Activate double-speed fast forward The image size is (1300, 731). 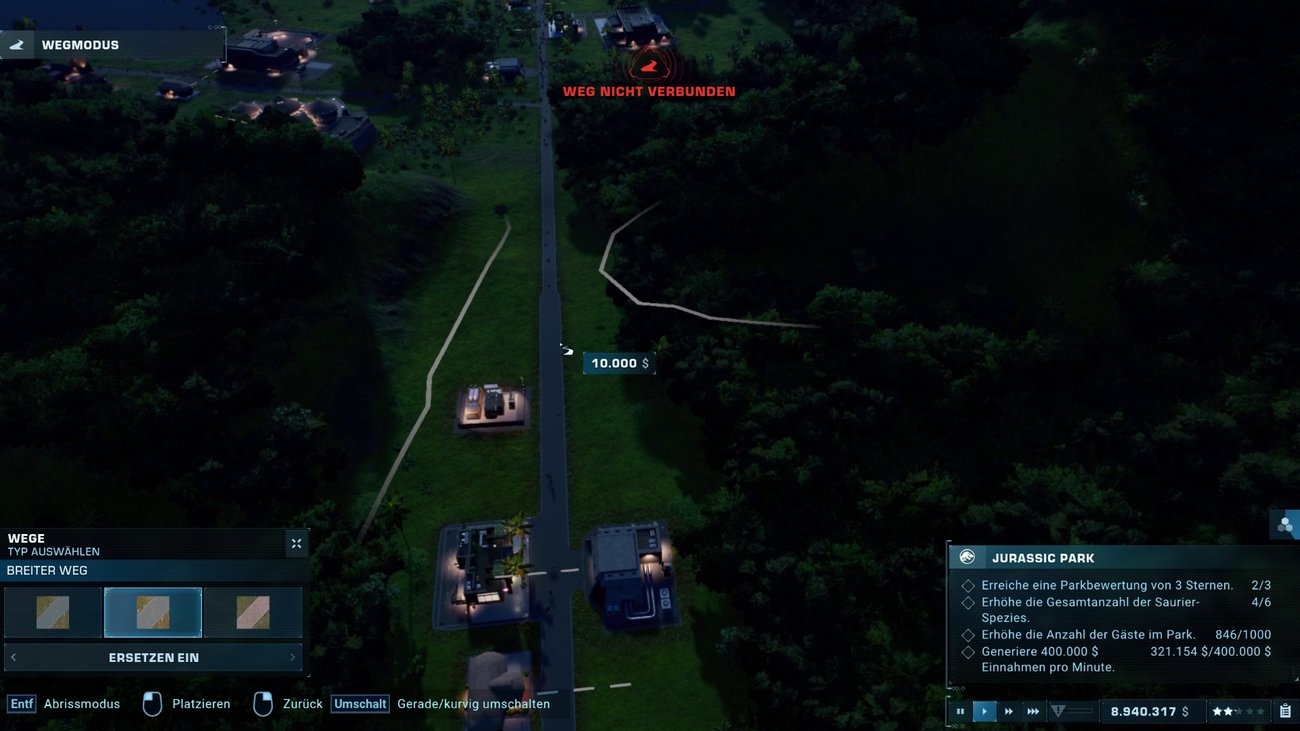pos(1008,710)
